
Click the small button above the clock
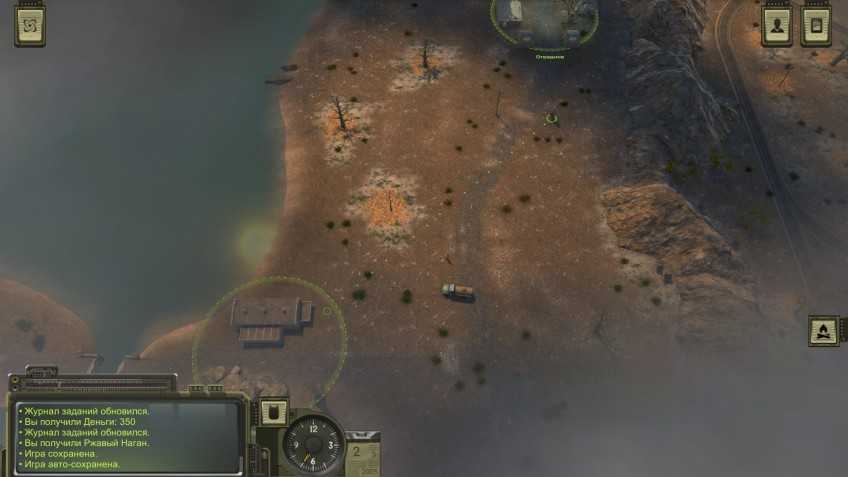click(273, 412)
